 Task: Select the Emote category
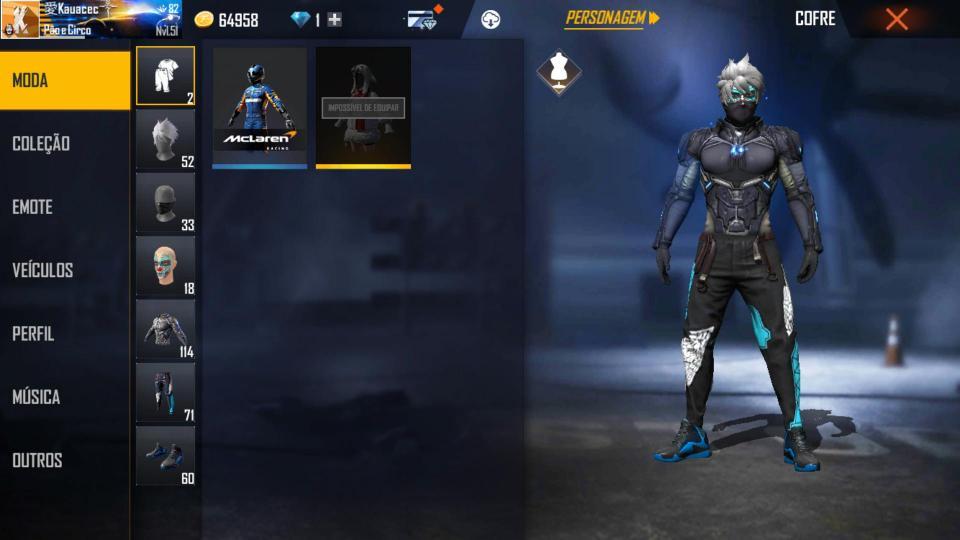65,207
